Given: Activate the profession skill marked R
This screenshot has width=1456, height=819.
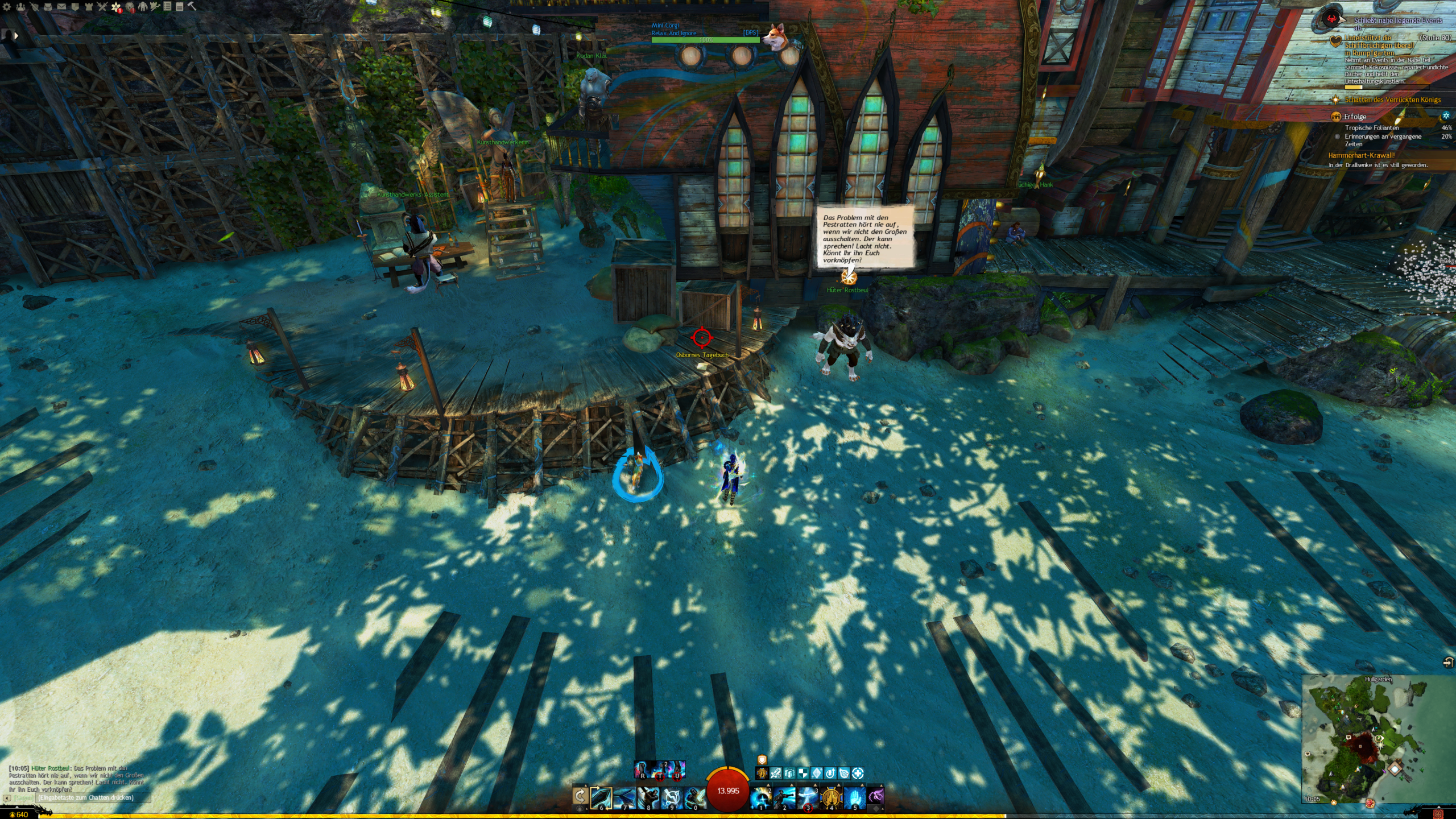Looking at the screenshot, I should [x=643, y=770].
